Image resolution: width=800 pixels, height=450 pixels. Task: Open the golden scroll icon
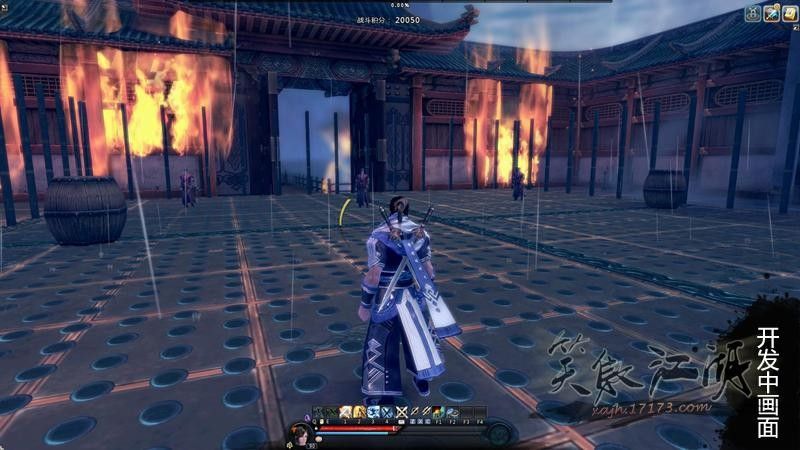coord(789,13)
